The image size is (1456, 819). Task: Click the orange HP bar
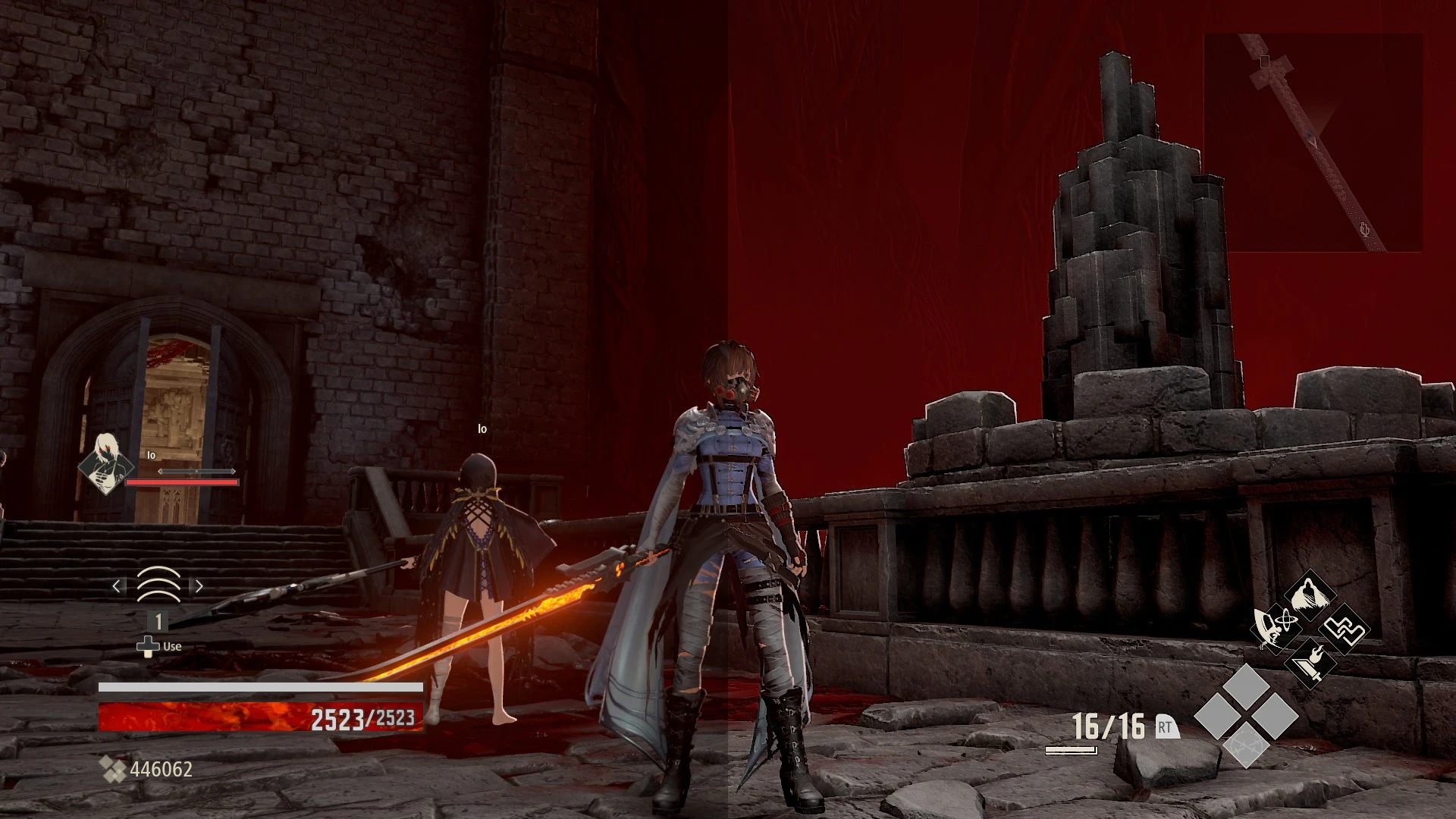tap(227, 717)
